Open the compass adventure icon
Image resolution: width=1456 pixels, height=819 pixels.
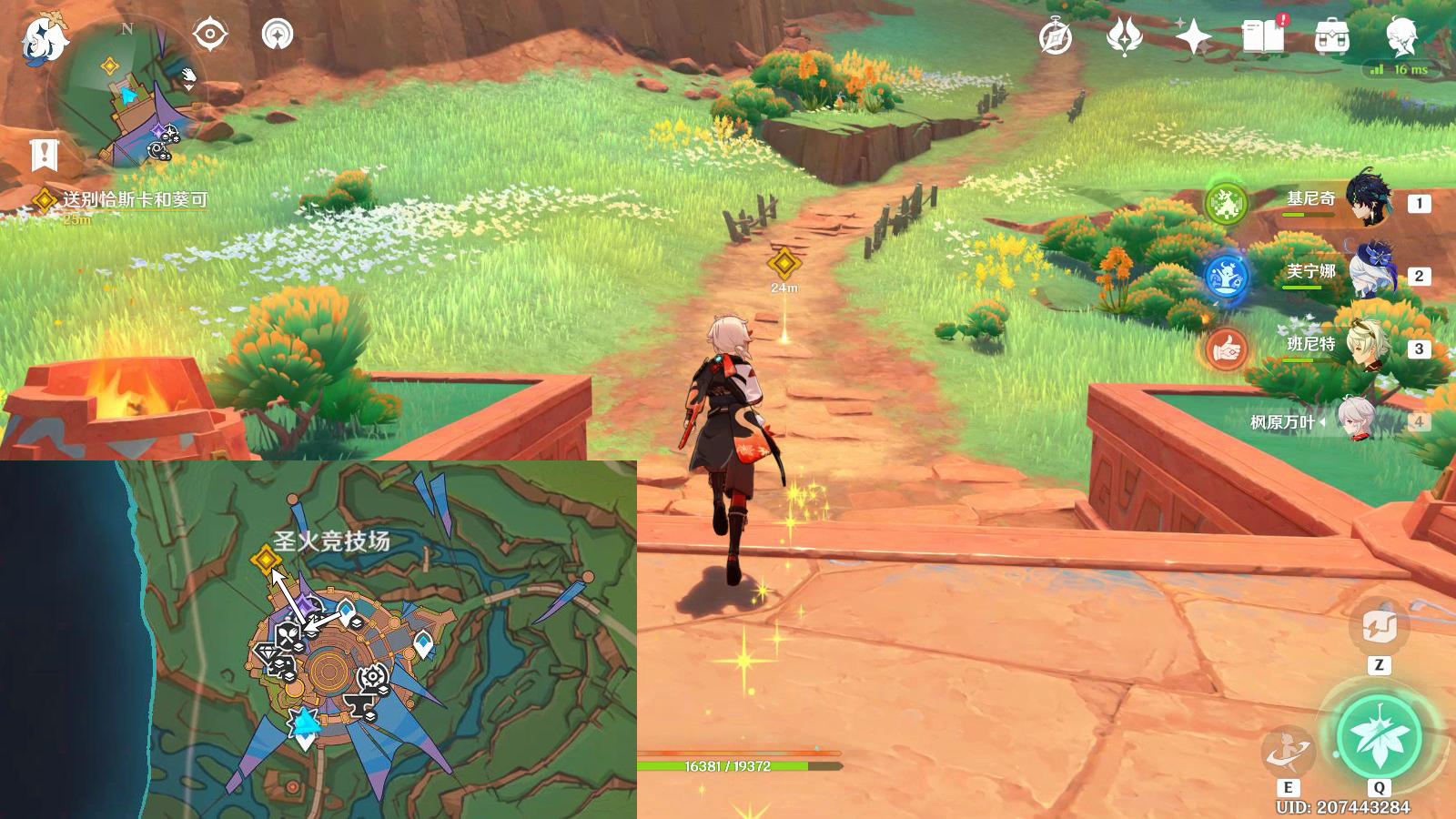tap(1056, 38)
